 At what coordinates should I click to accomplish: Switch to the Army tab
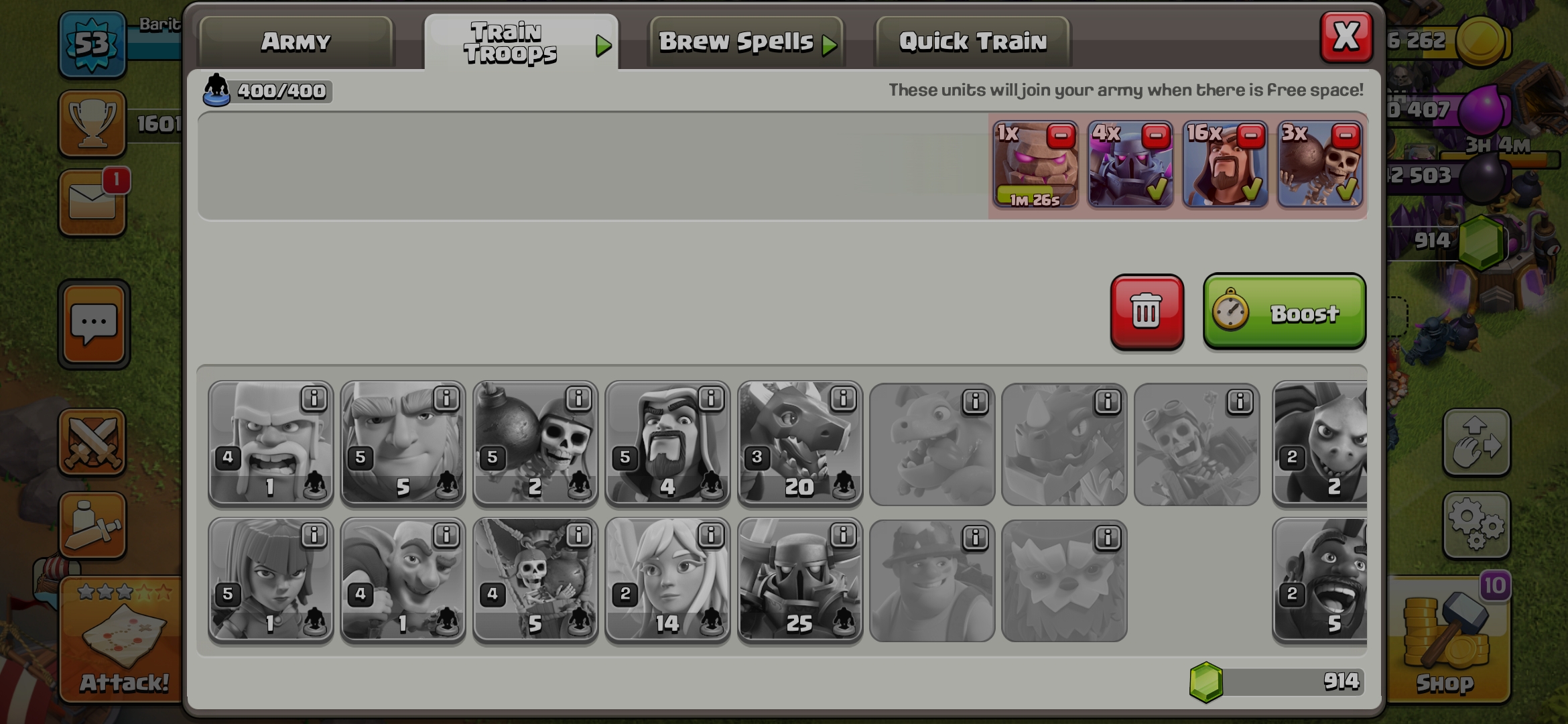tap(295, 42)
